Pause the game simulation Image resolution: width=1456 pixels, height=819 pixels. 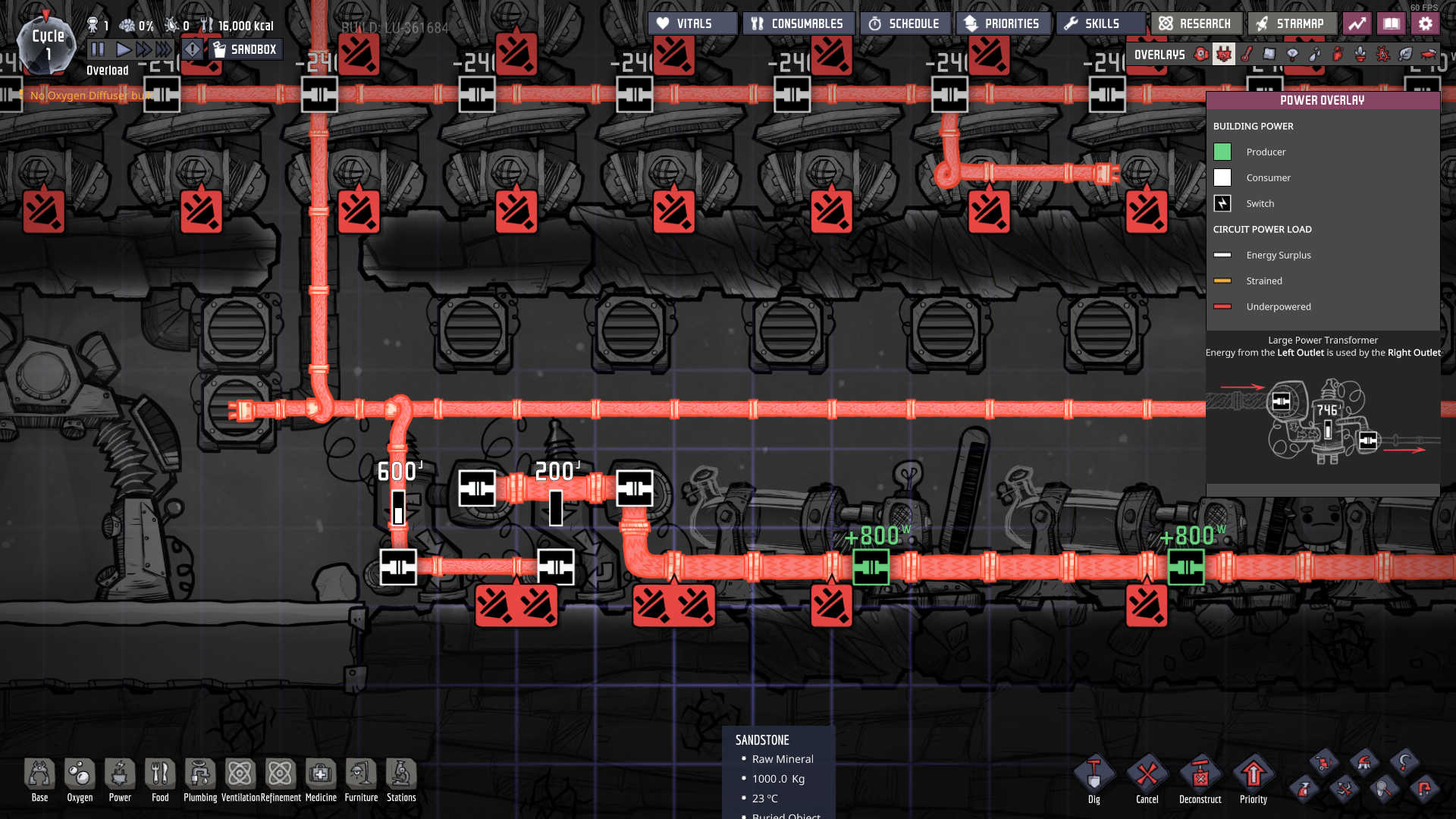click(98, 49)
